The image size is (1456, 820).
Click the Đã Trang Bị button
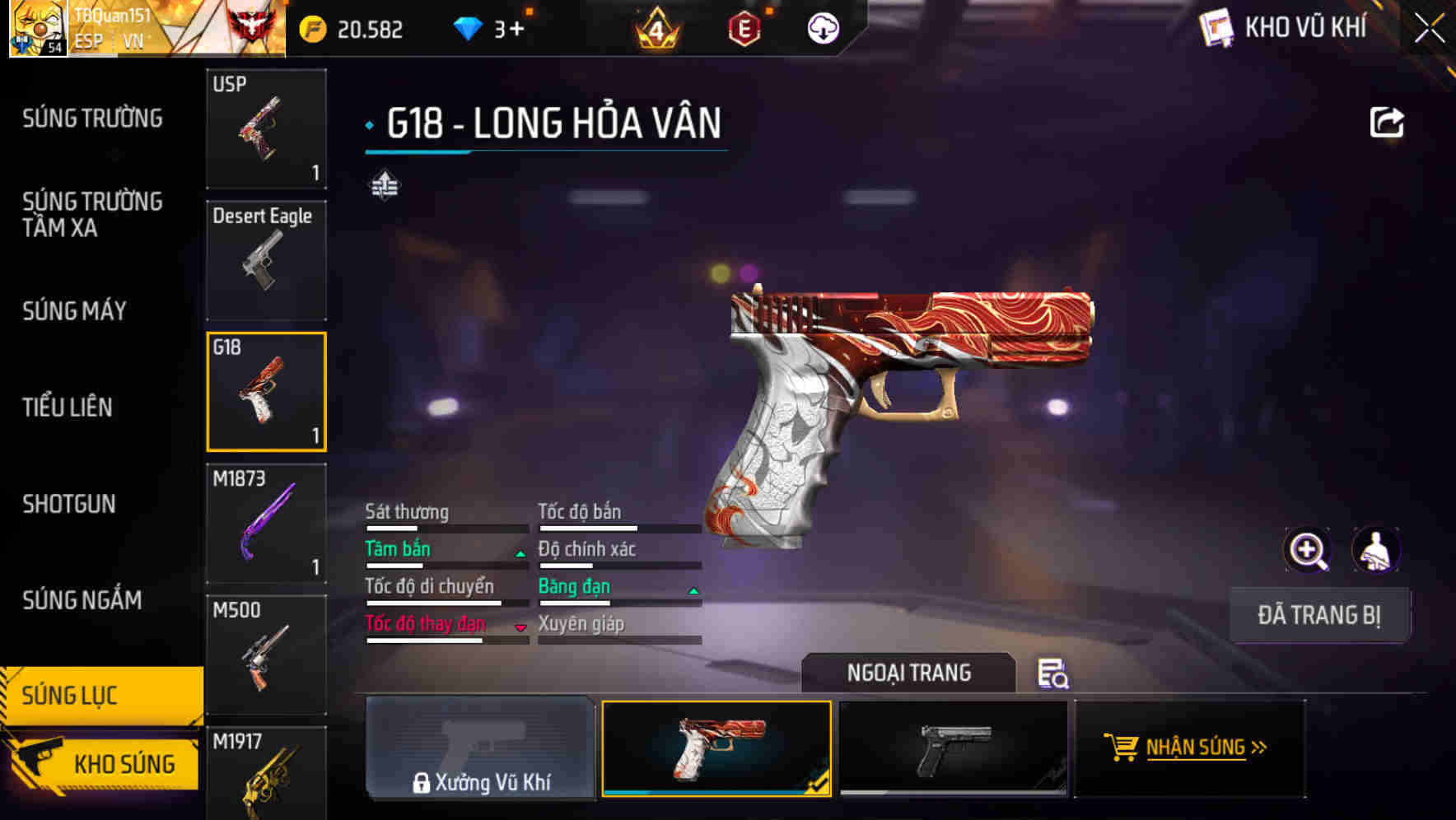(1318, 615)
